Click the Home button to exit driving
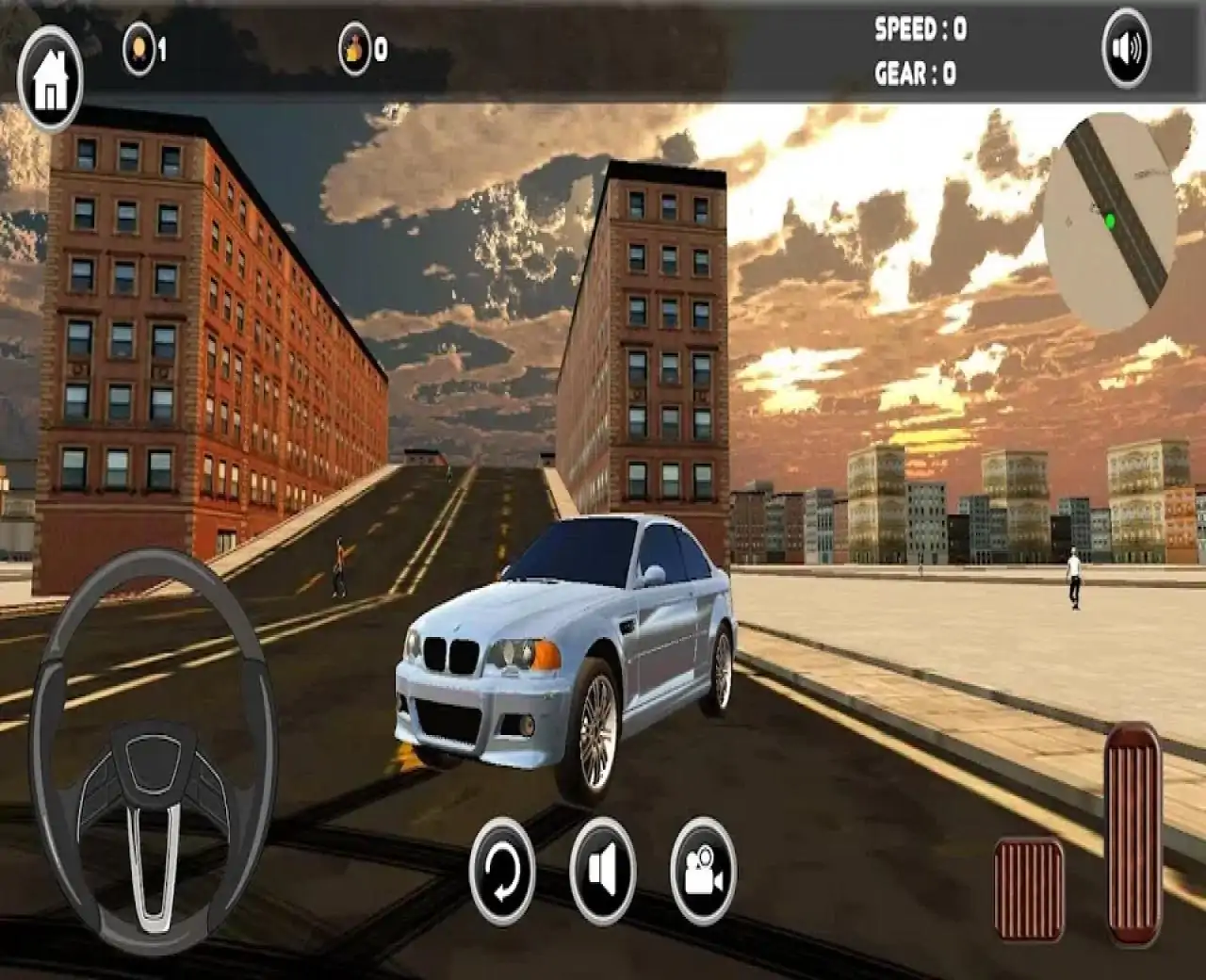 pyautogui.click(x=50, y=64)
